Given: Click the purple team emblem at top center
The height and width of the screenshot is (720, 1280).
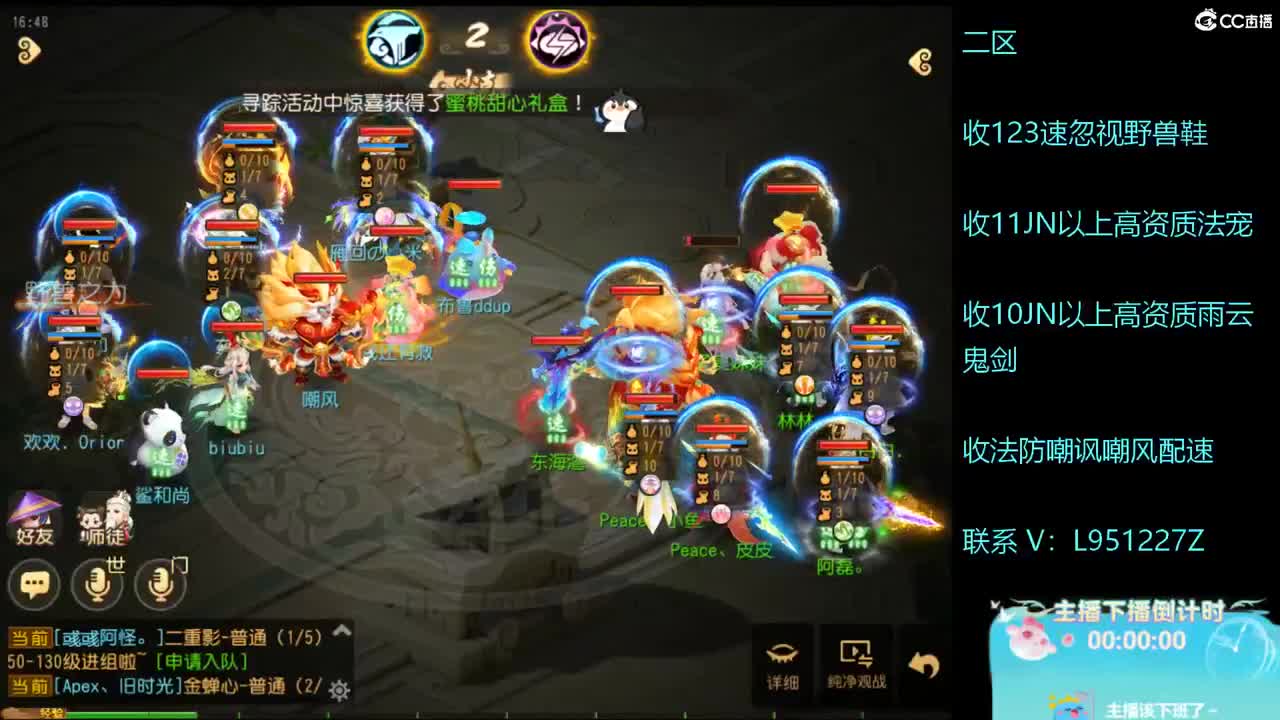Looking at the screenshot, I should (558, 39).
